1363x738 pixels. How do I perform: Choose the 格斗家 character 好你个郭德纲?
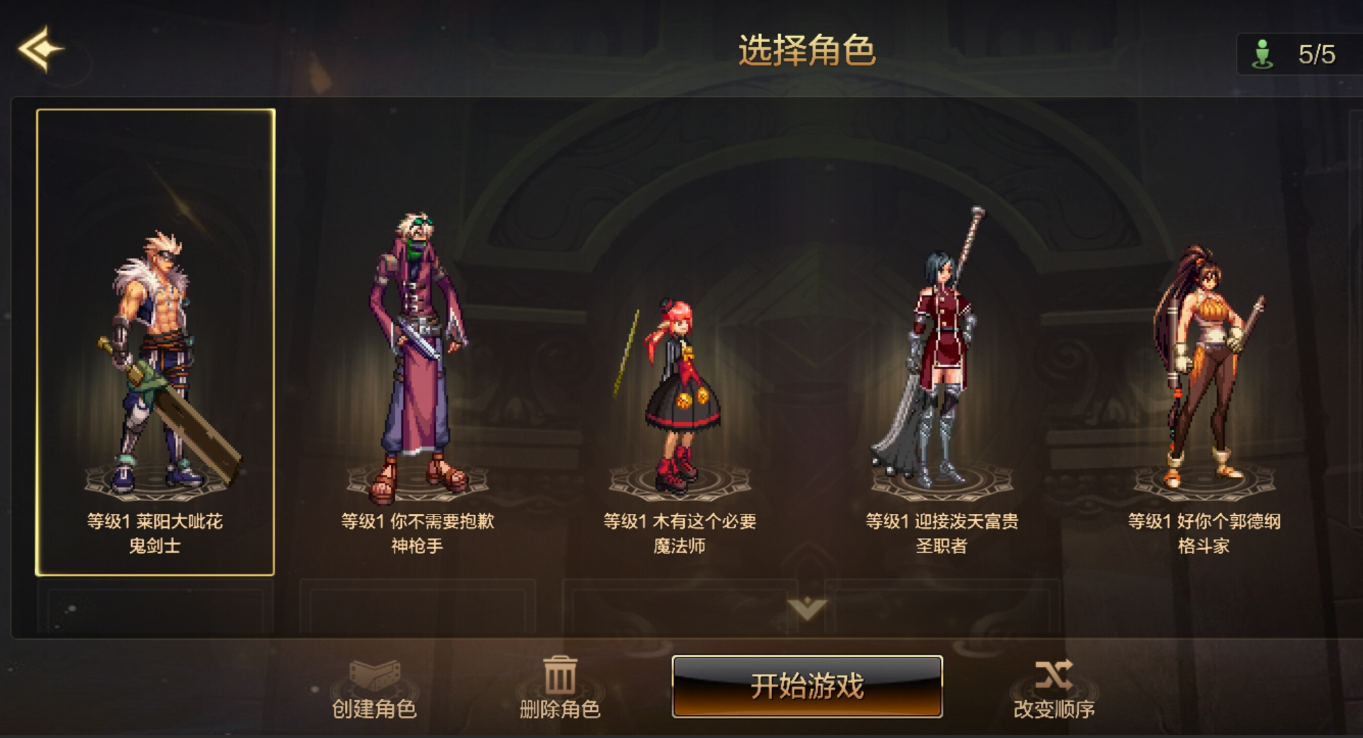tap(1203, 370)
